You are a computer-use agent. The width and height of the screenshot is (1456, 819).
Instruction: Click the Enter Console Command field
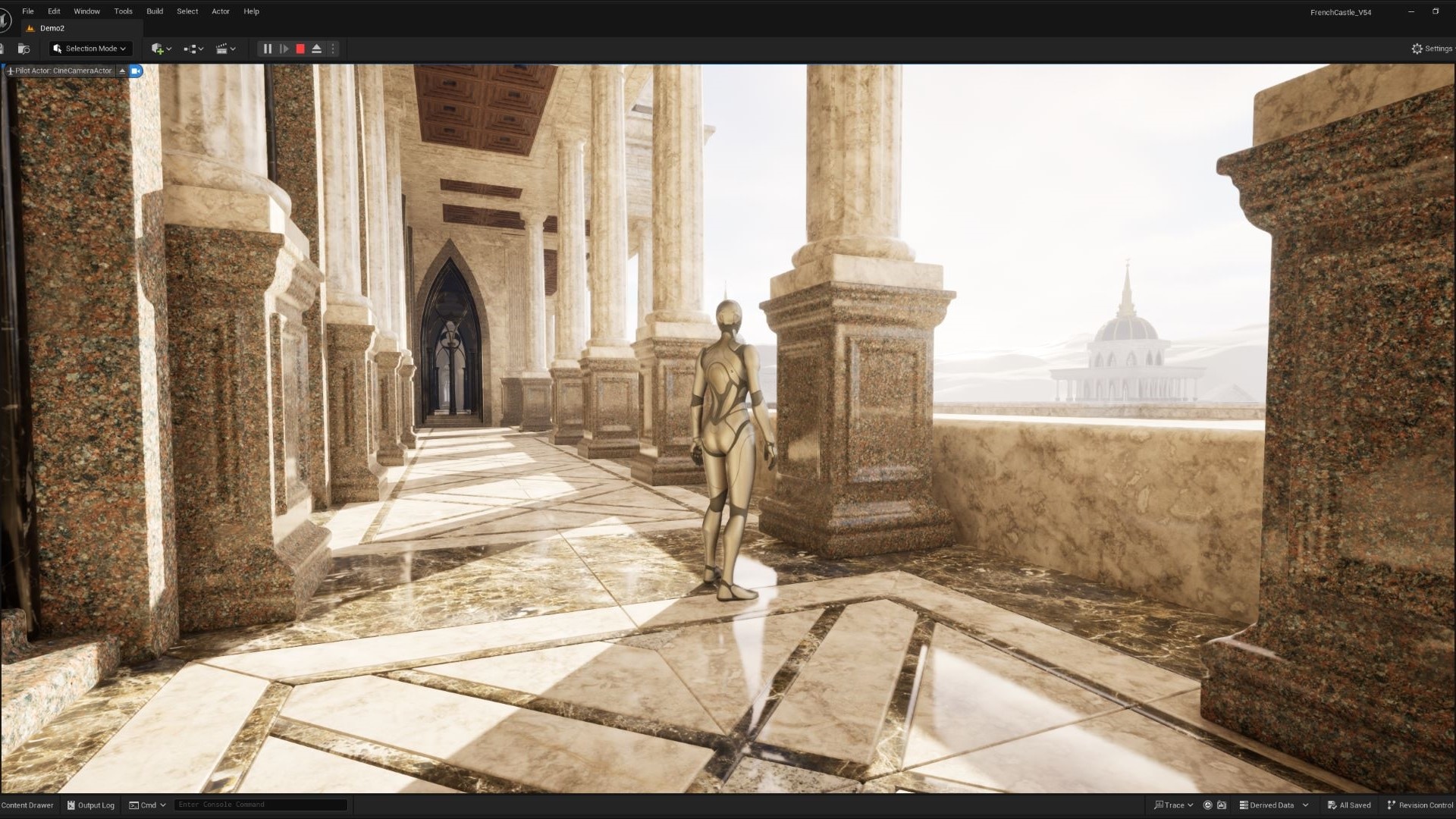tap(260, 804)
